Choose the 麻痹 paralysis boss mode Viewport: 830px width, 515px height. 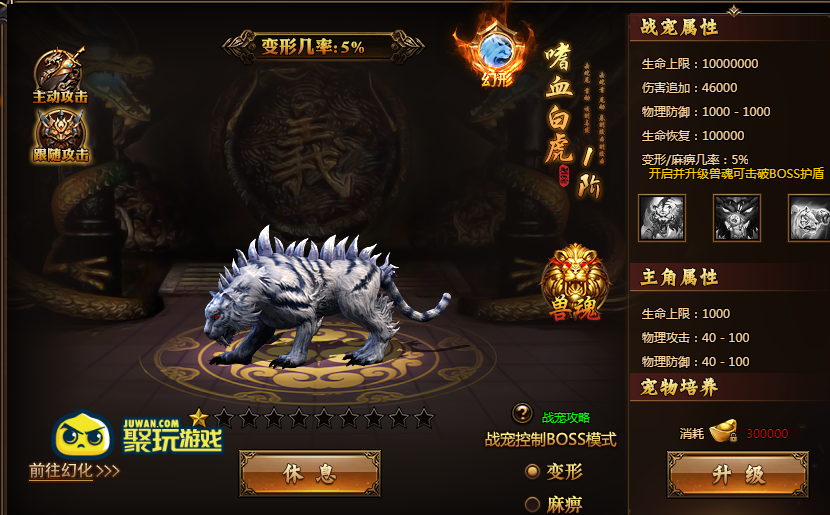point(533,505)
